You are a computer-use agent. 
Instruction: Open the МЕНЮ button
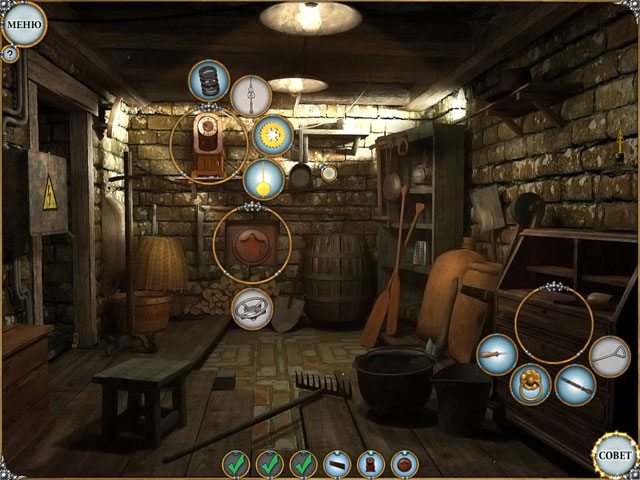click(x=22, y=23)
